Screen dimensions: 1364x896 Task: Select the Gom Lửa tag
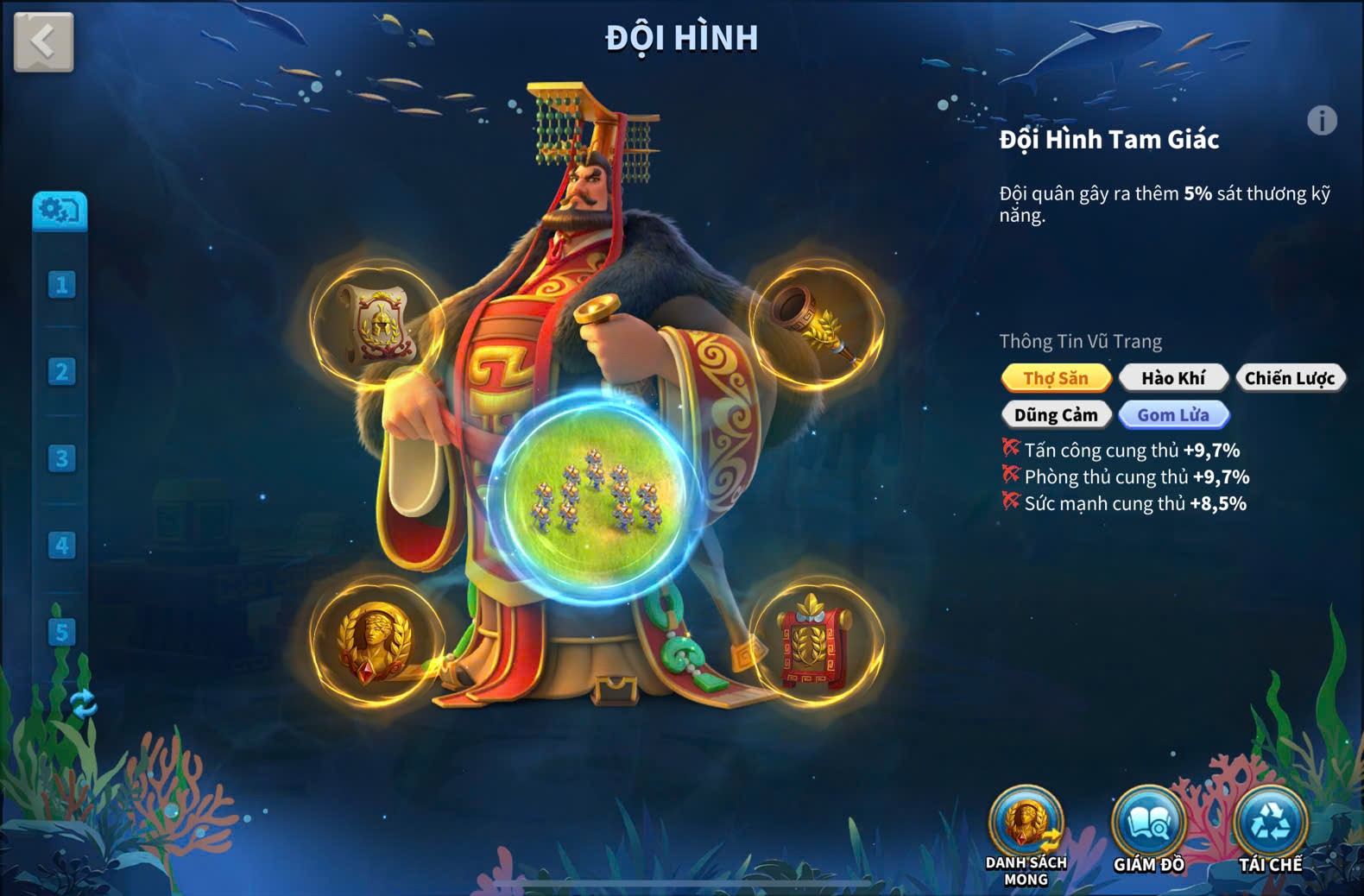click(1173, 415)
